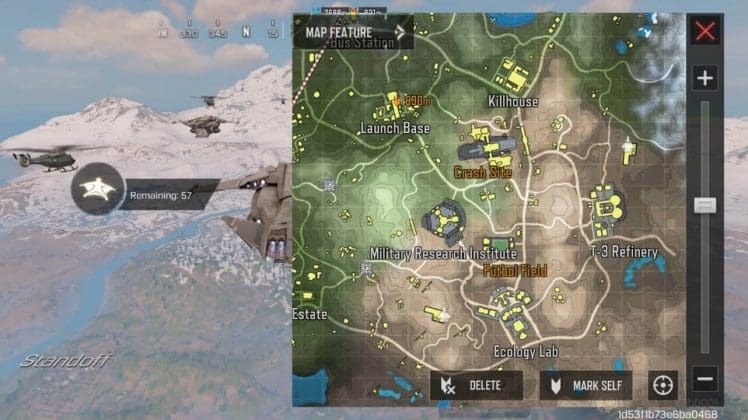Zoom out the map with minus button
This screenshot has width=748, height=420.
[x=705, y=380]
